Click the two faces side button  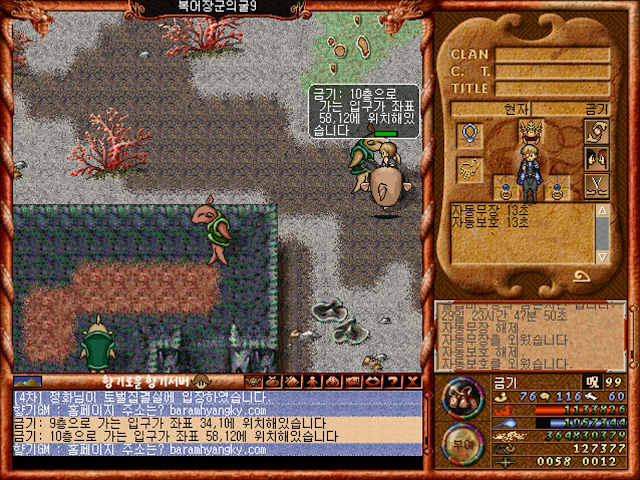(x=596, y=158)
